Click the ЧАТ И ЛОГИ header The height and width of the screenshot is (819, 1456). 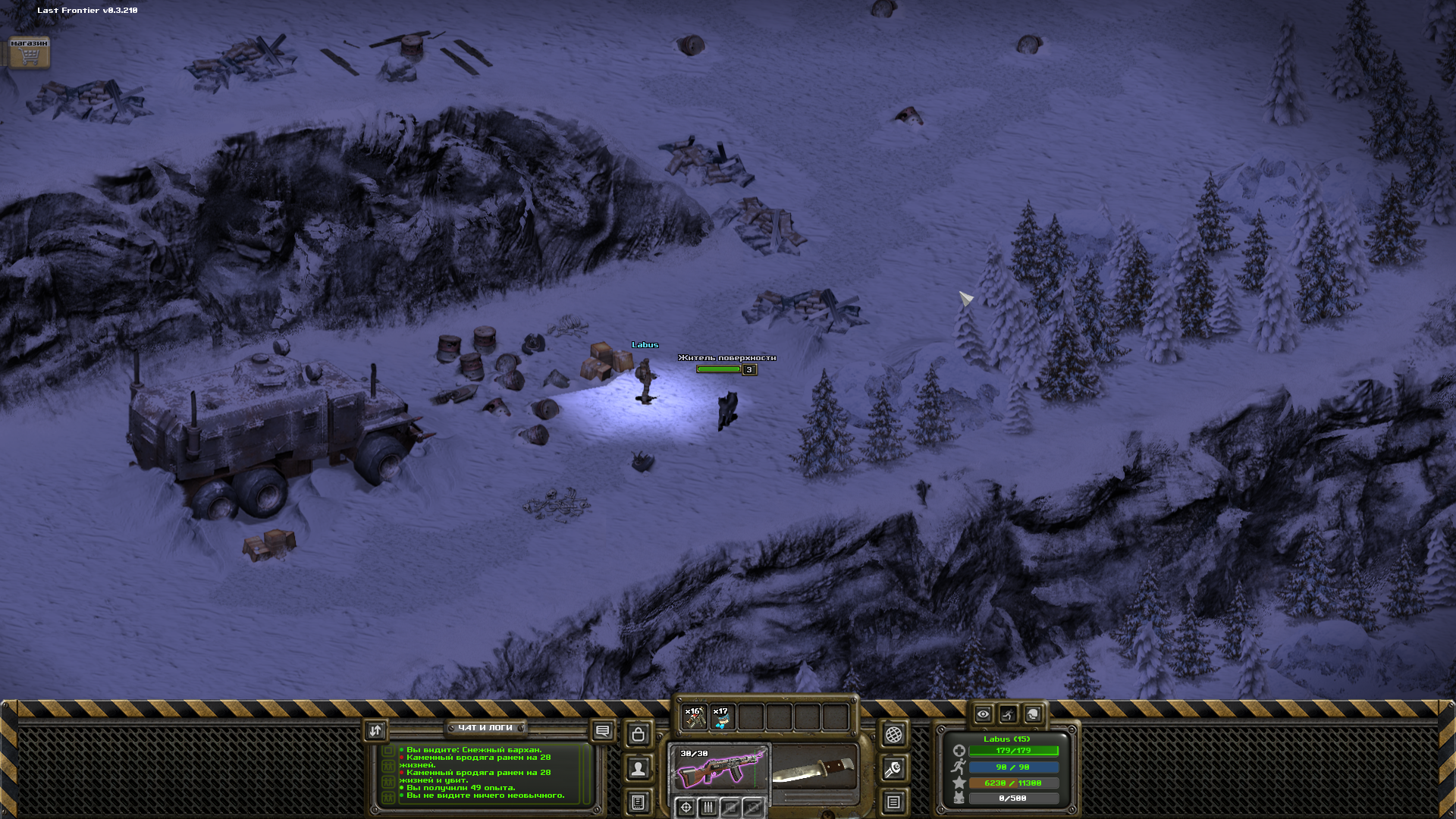[485, 728]
